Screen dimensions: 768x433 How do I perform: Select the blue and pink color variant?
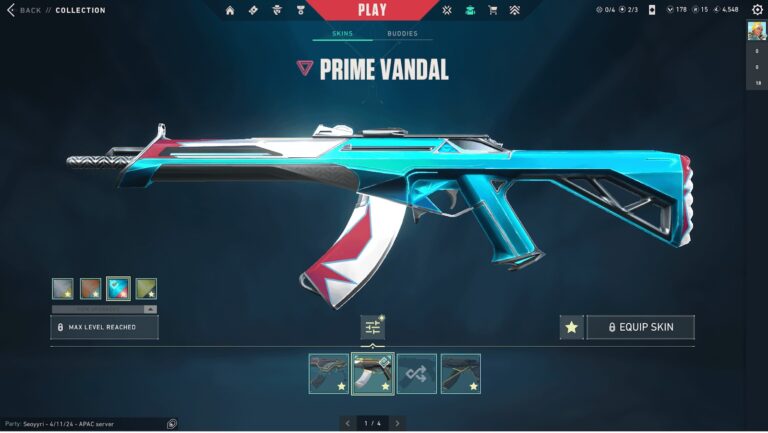(118, 289)
